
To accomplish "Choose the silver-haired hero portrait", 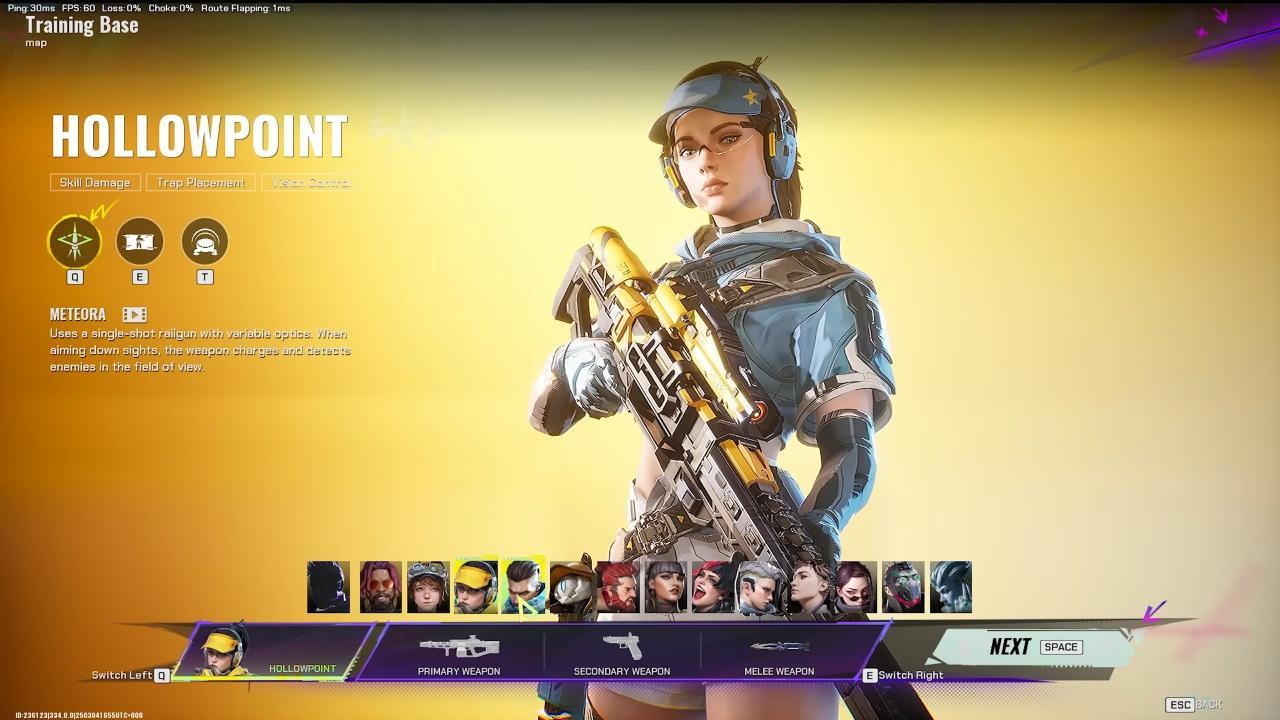I will coord(760,587).
